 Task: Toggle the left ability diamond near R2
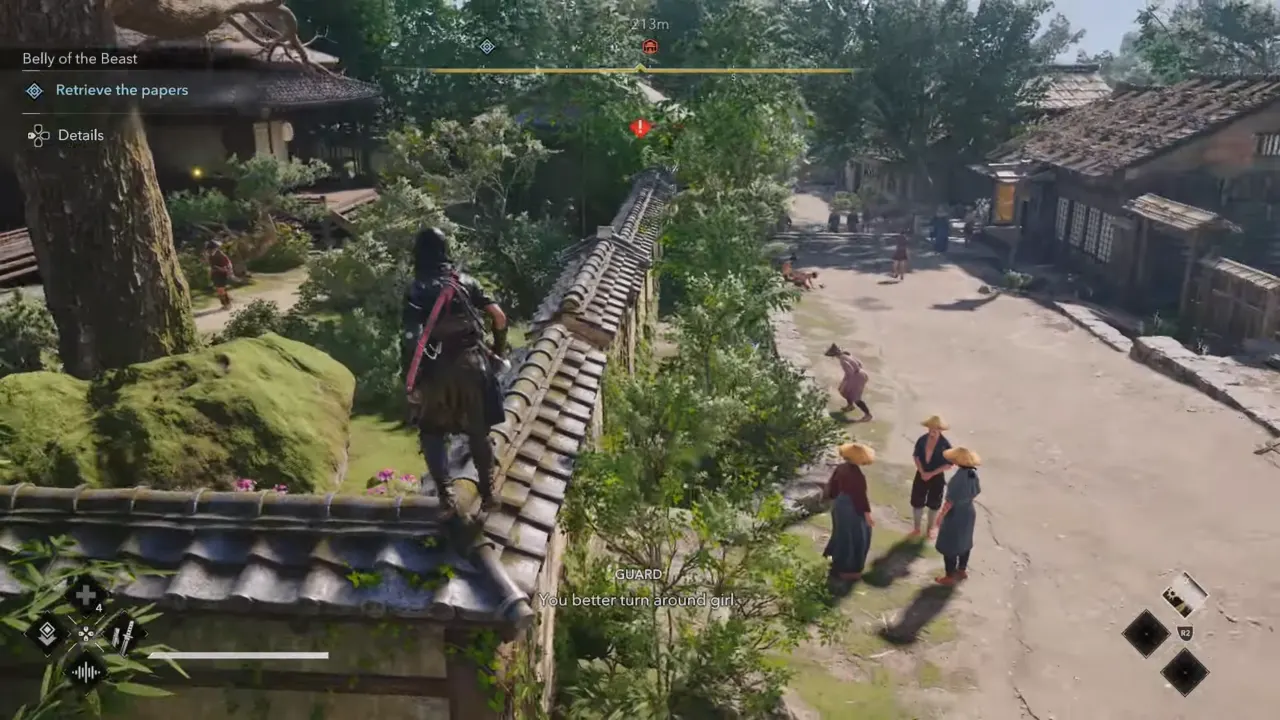(x=1146, y=634)
